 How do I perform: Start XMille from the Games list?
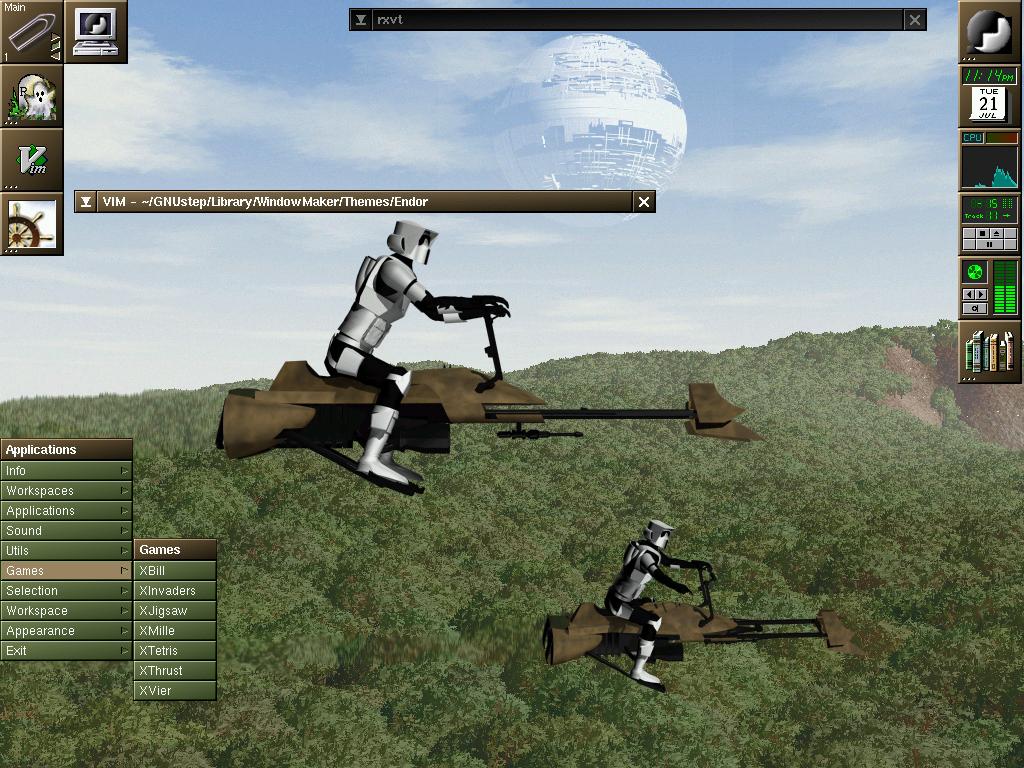(x=175, y=631)
